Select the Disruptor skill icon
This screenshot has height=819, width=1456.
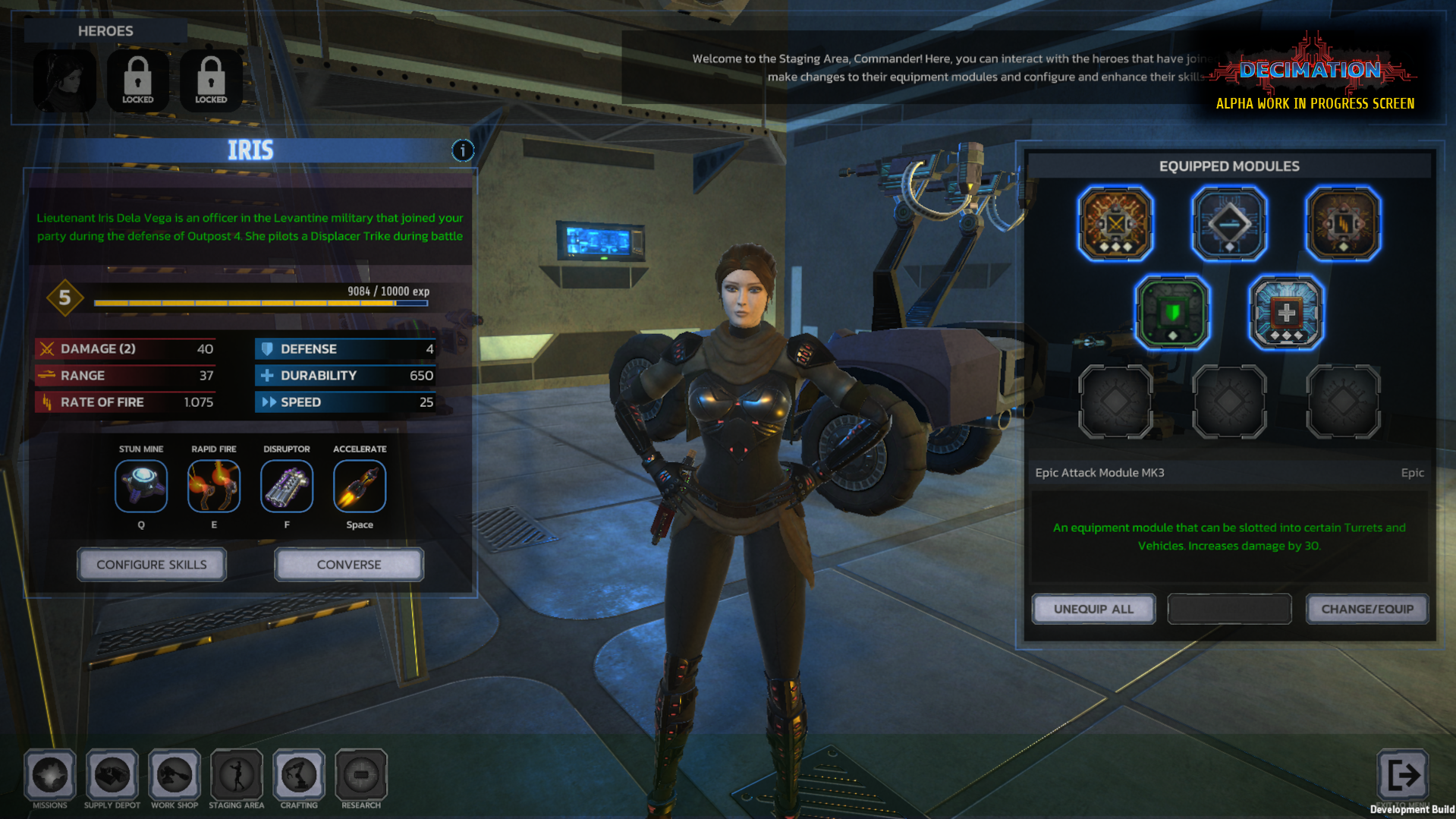(287, 487)
